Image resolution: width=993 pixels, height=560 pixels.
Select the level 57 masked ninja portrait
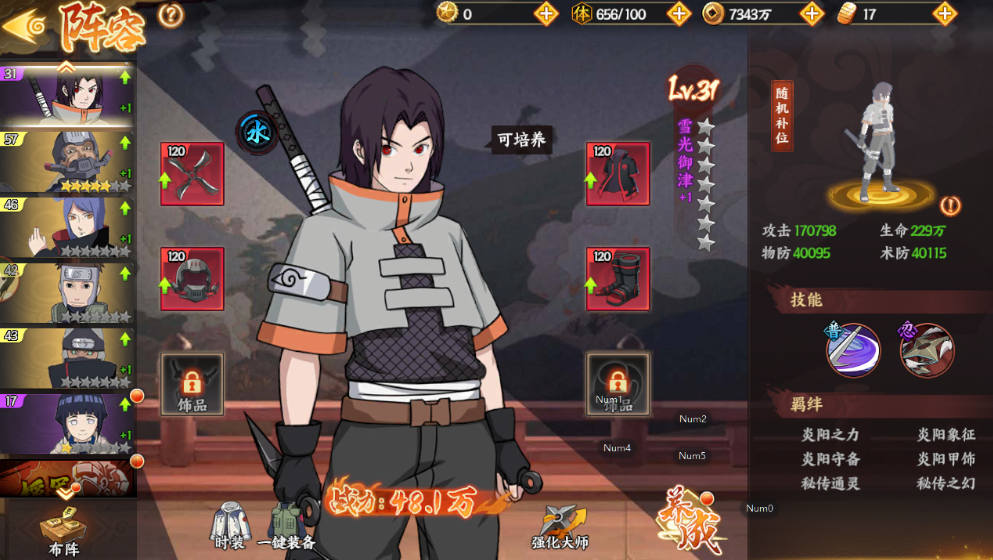[68, 160]
